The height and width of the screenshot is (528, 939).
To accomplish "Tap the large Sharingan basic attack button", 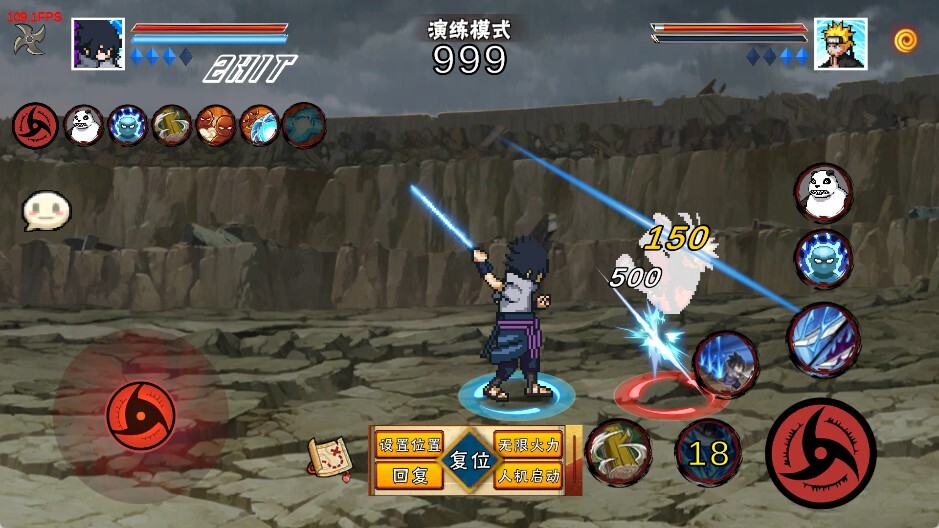I will 820,452.
